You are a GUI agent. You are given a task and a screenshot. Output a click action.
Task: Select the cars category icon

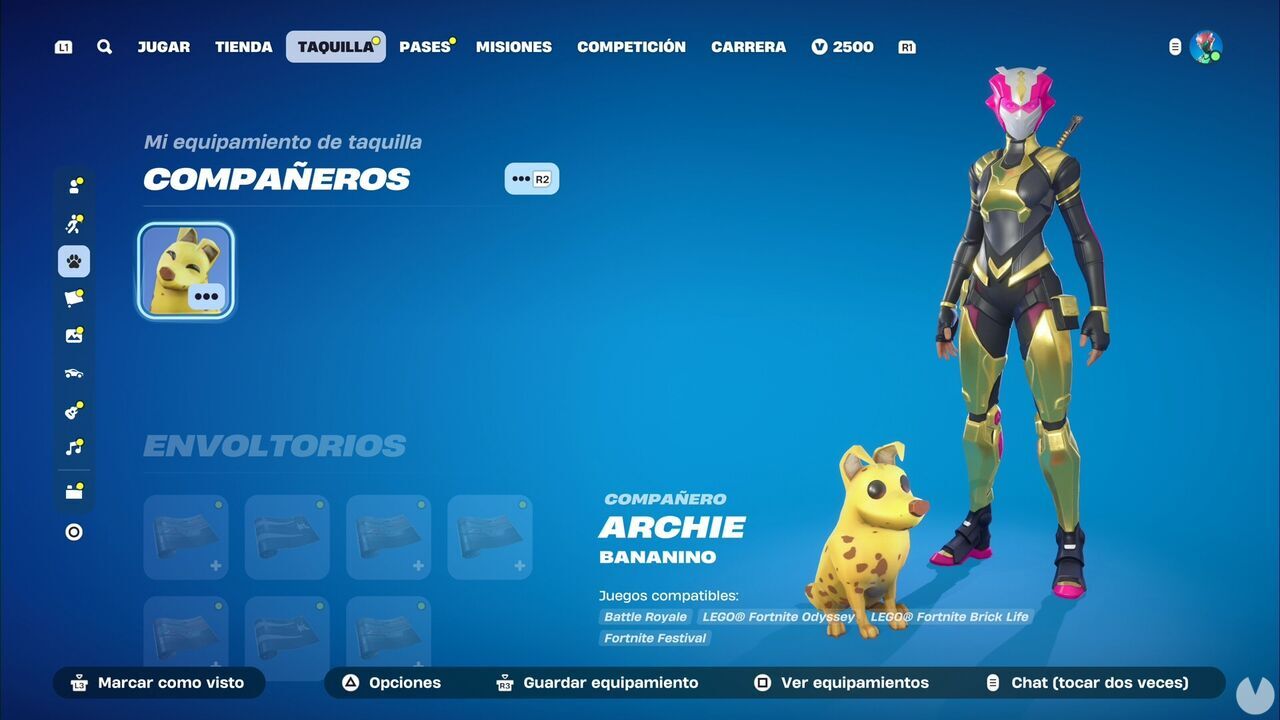(x=73, y=372)
